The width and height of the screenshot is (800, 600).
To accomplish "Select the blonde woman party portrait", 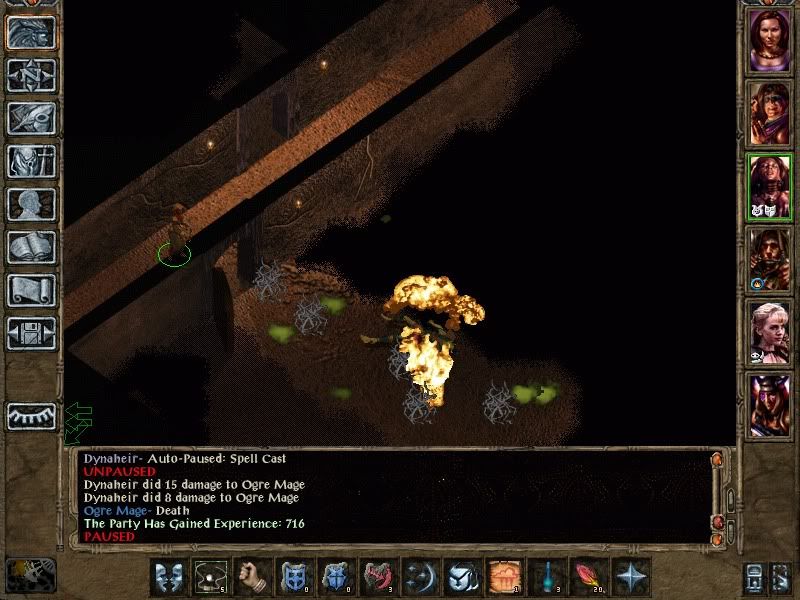I will (769, 334).
